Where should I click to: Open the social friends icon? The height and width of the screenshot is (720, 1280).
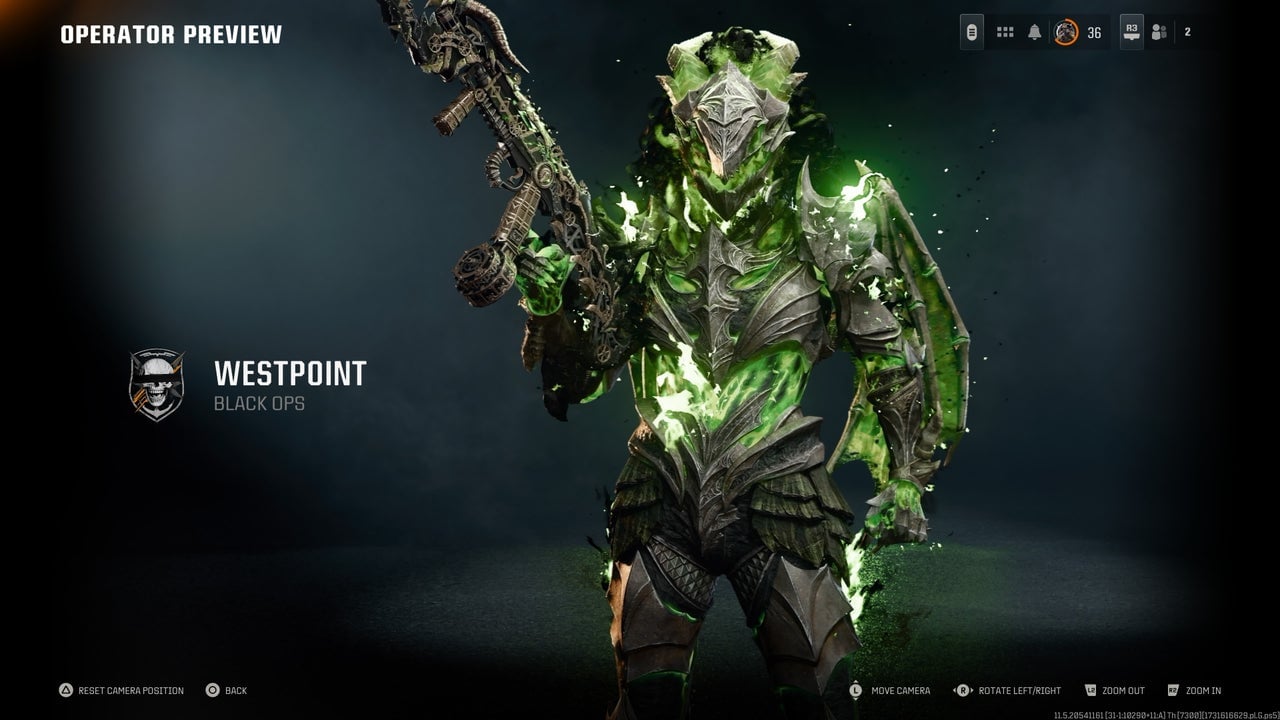(x=1160, y=33)
